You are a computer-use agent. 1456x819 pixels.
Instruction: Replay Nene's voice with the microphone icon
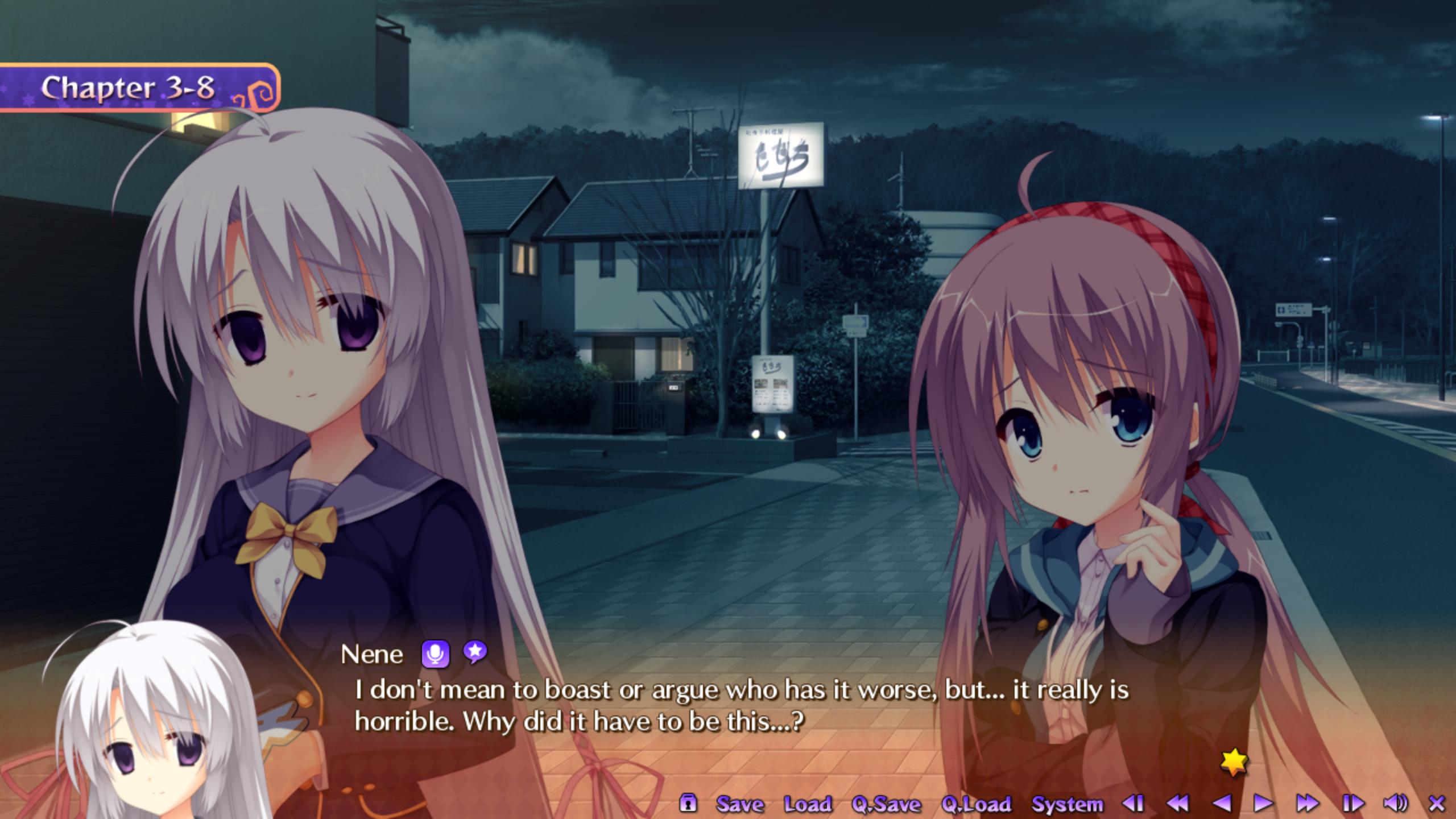click(435, 654)
